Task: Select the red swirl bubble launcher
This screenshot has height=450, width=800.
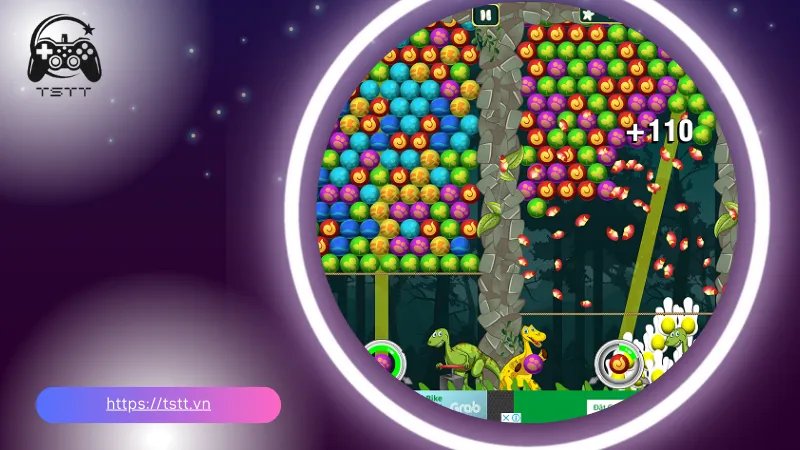Action: click(x=618, y=363)
